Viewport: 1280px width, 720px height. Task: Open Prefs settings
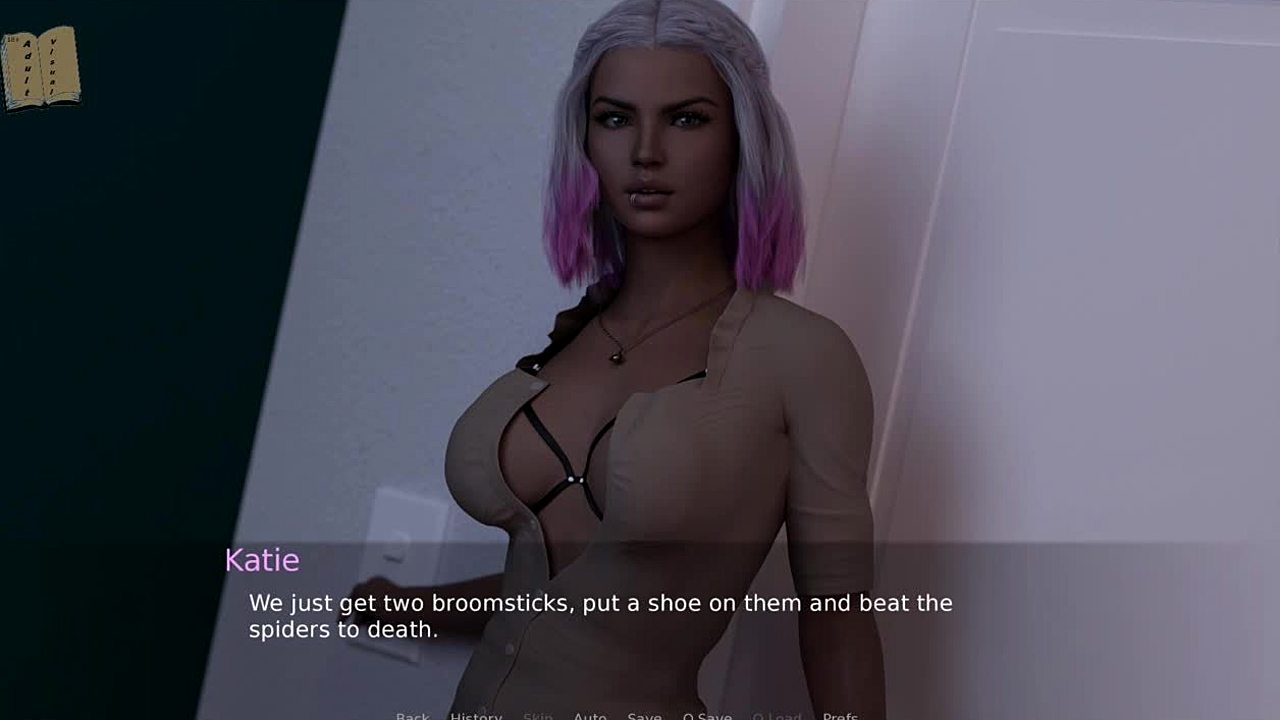tap(840, 716)
